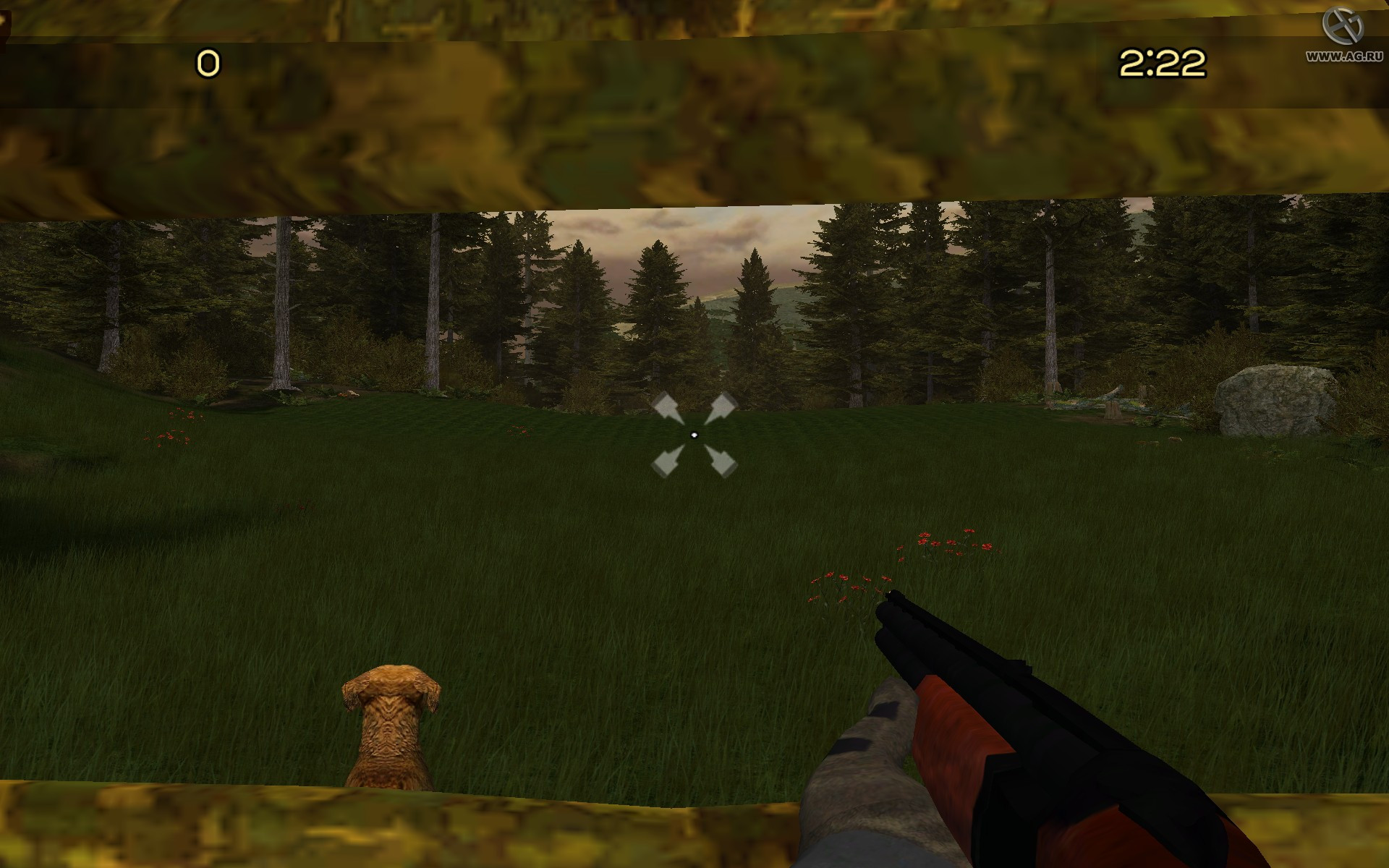Image resolution: width=1389 pixels, height=868 pixels.
Task: Click the 2:22 countdown label
Action: (1161, 64)
